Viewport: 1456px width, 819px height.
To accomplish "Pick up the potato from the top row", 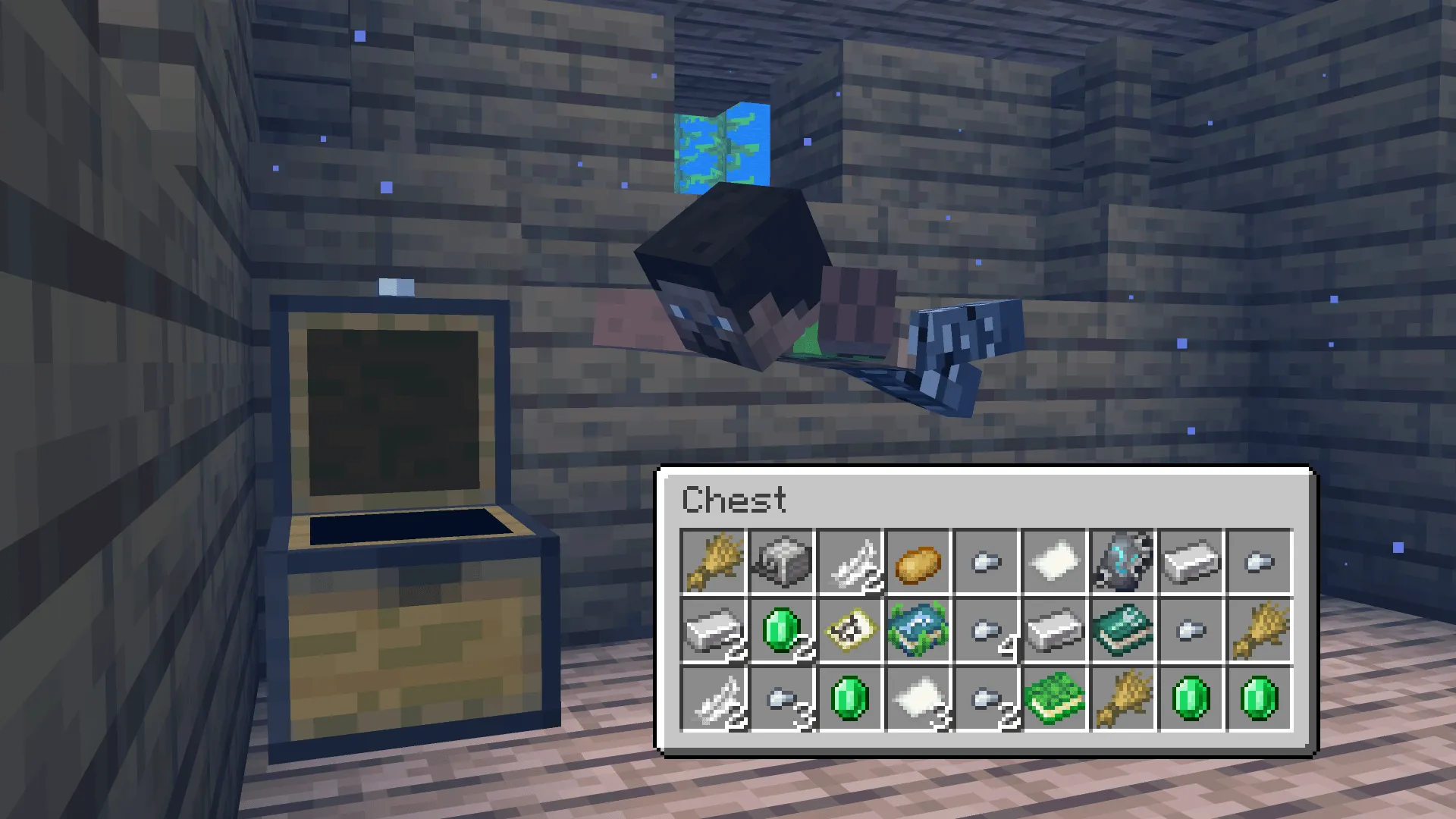I will click(x=918, y=561).
